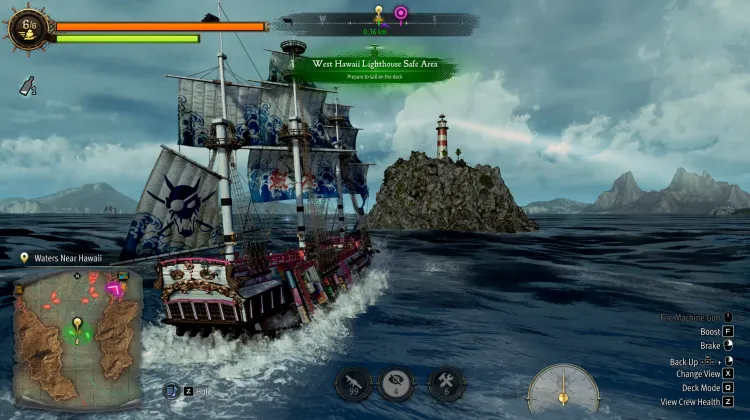This screenshot has height=420, width=750.
Task: Click the pink target marker on compass
Action: [400, 14]
